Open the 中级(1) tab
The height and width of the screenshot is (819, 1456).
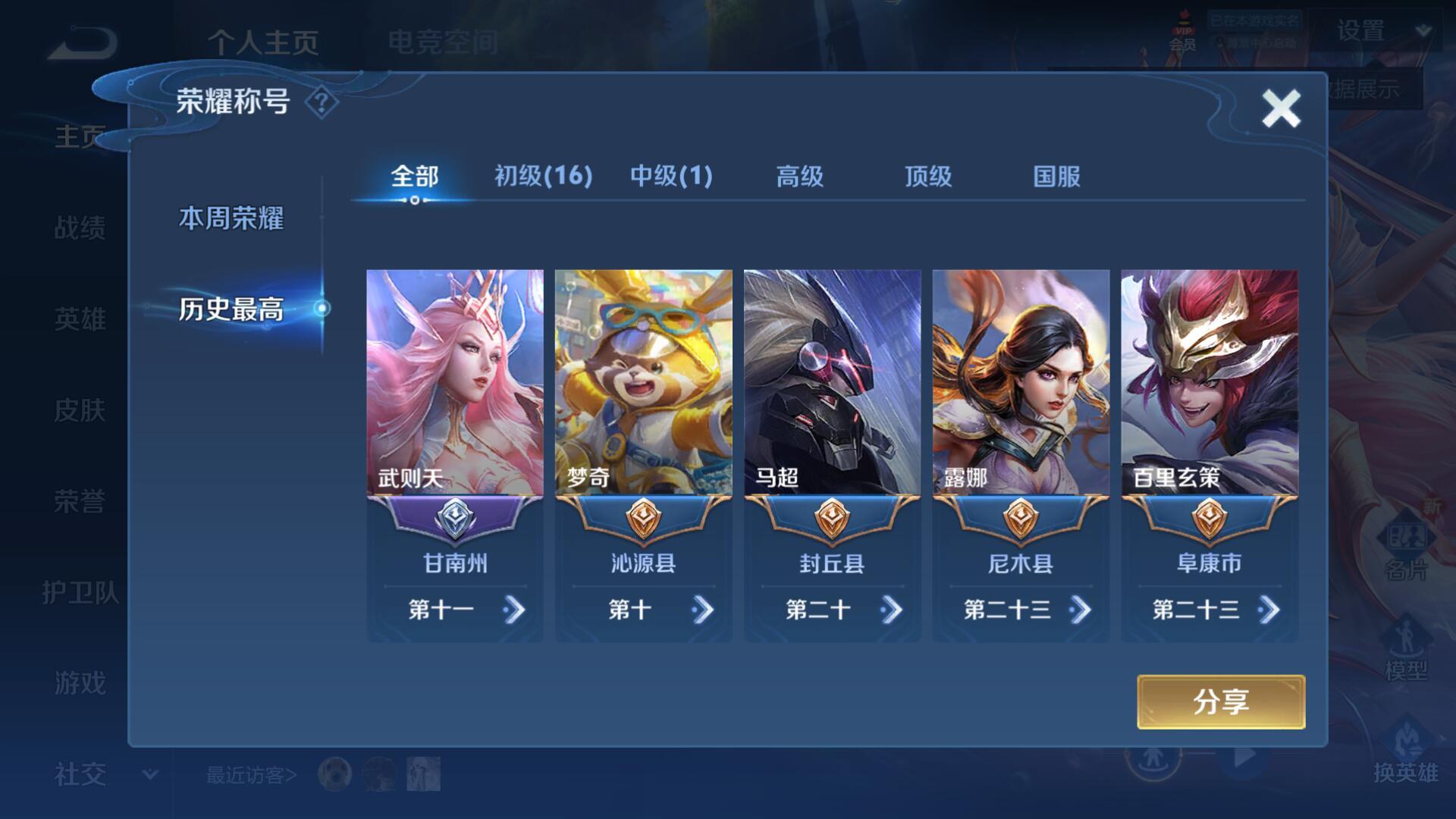point(671,177)
